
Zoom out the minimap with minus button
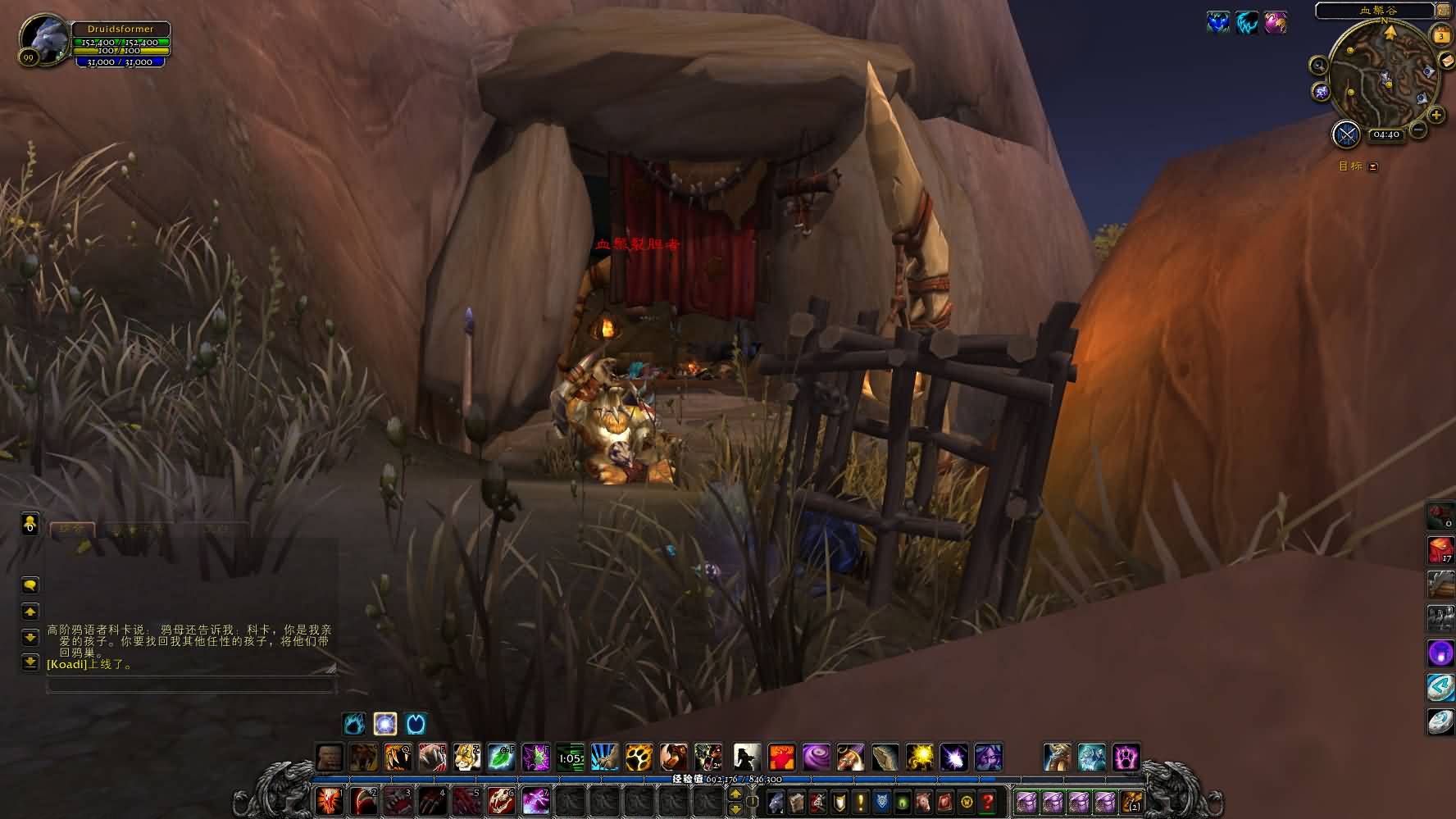(x=1418, y=130)
